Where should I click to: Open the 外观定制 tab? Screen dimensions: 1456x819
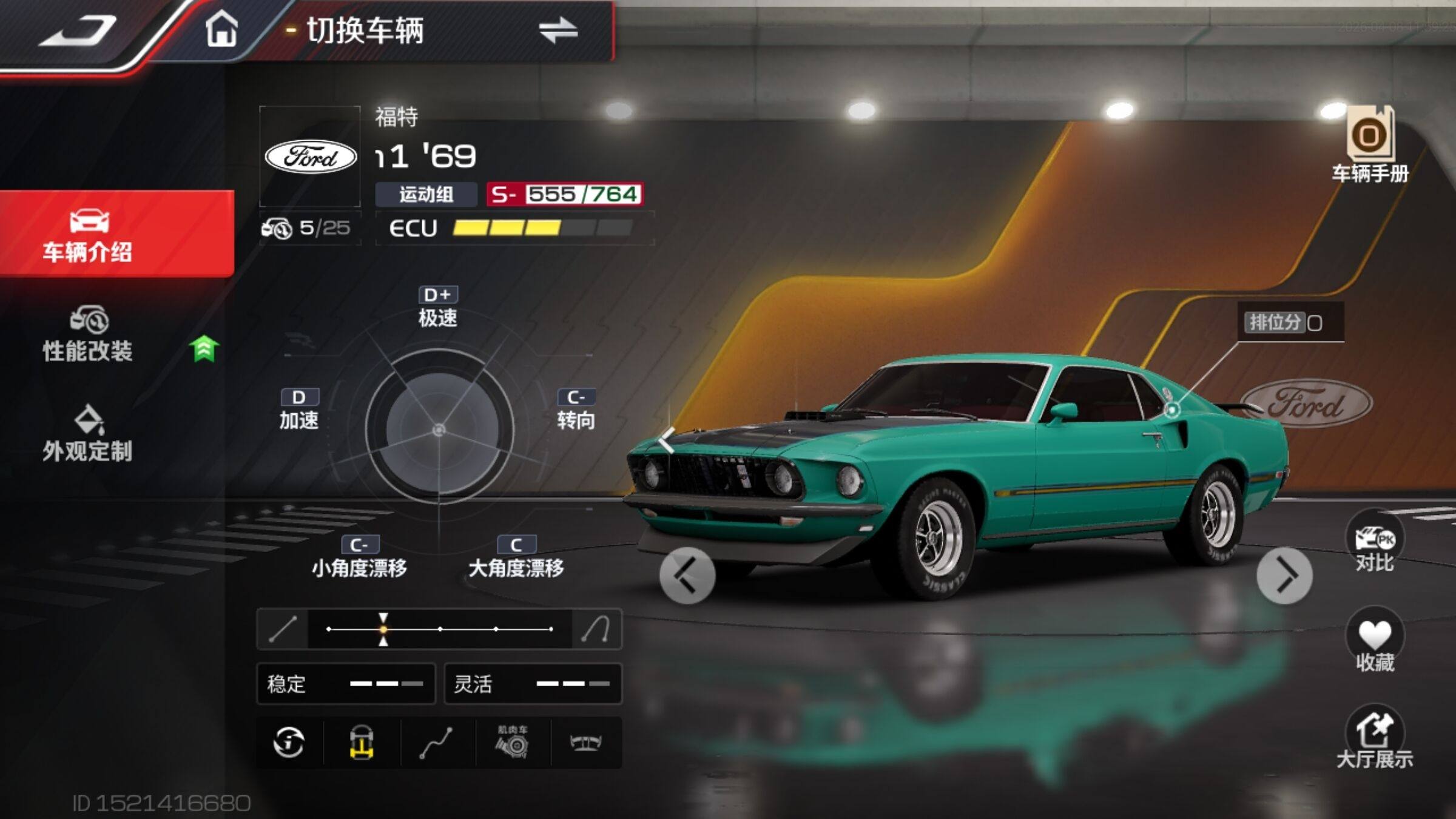tap(88, 434)
